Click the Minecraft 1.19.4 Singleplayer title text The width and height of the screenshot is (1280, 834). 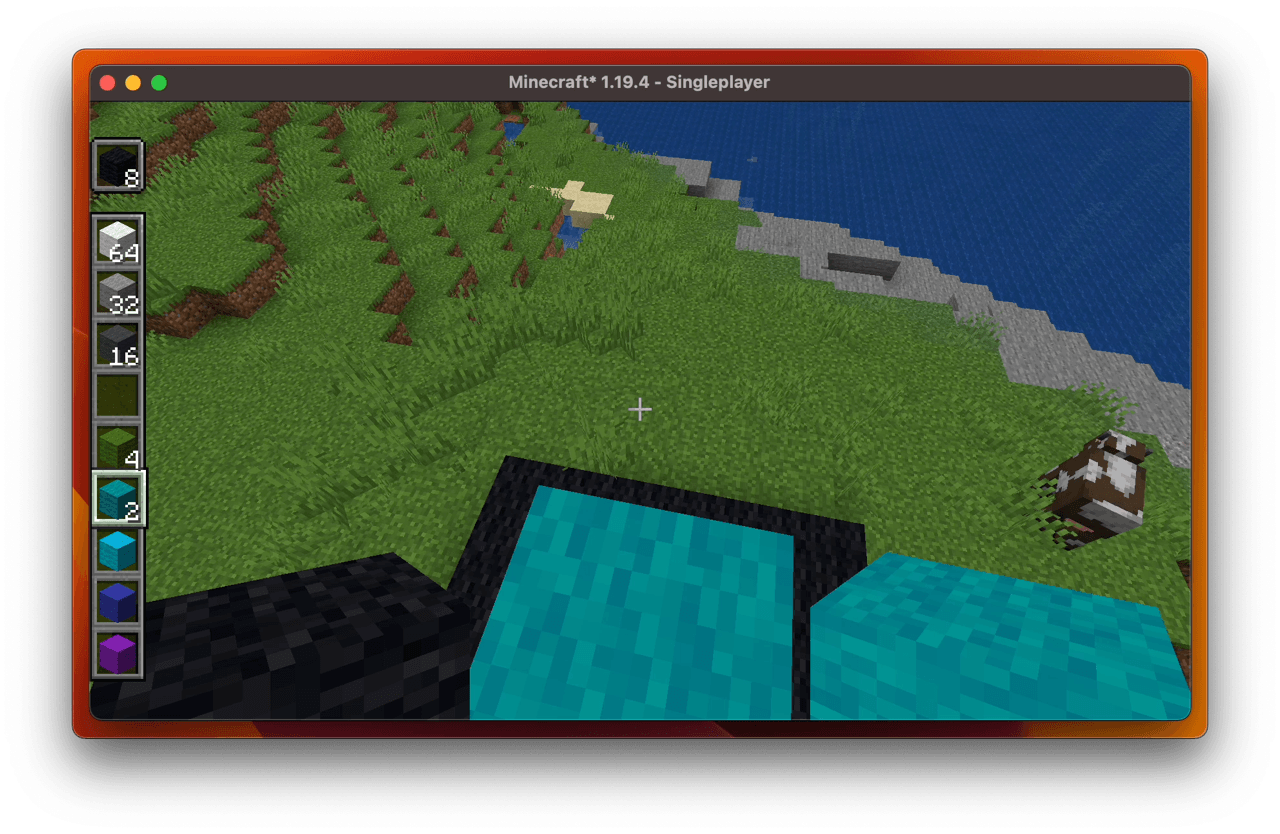[x=639, y=82]
